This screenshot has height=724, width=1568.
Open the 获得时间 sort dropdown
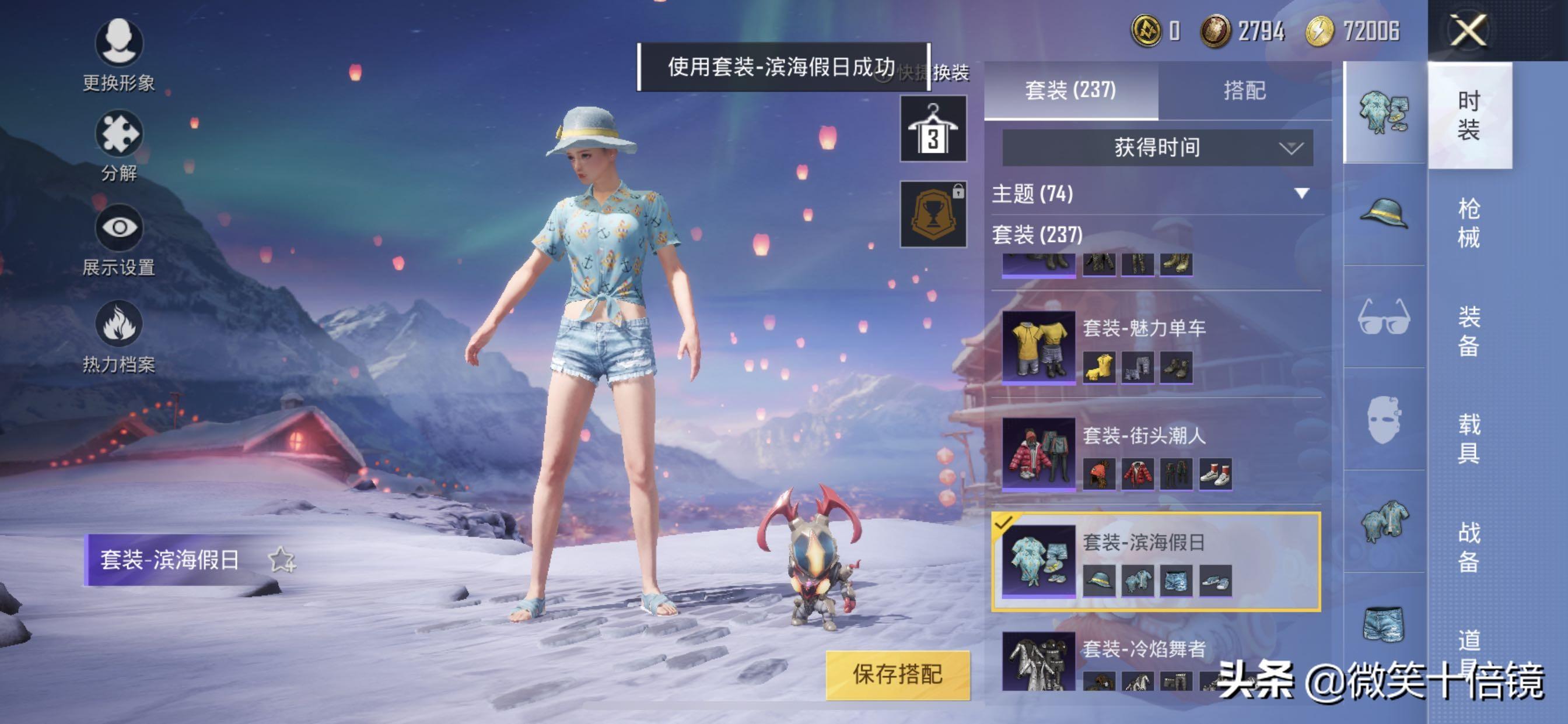1157,147
